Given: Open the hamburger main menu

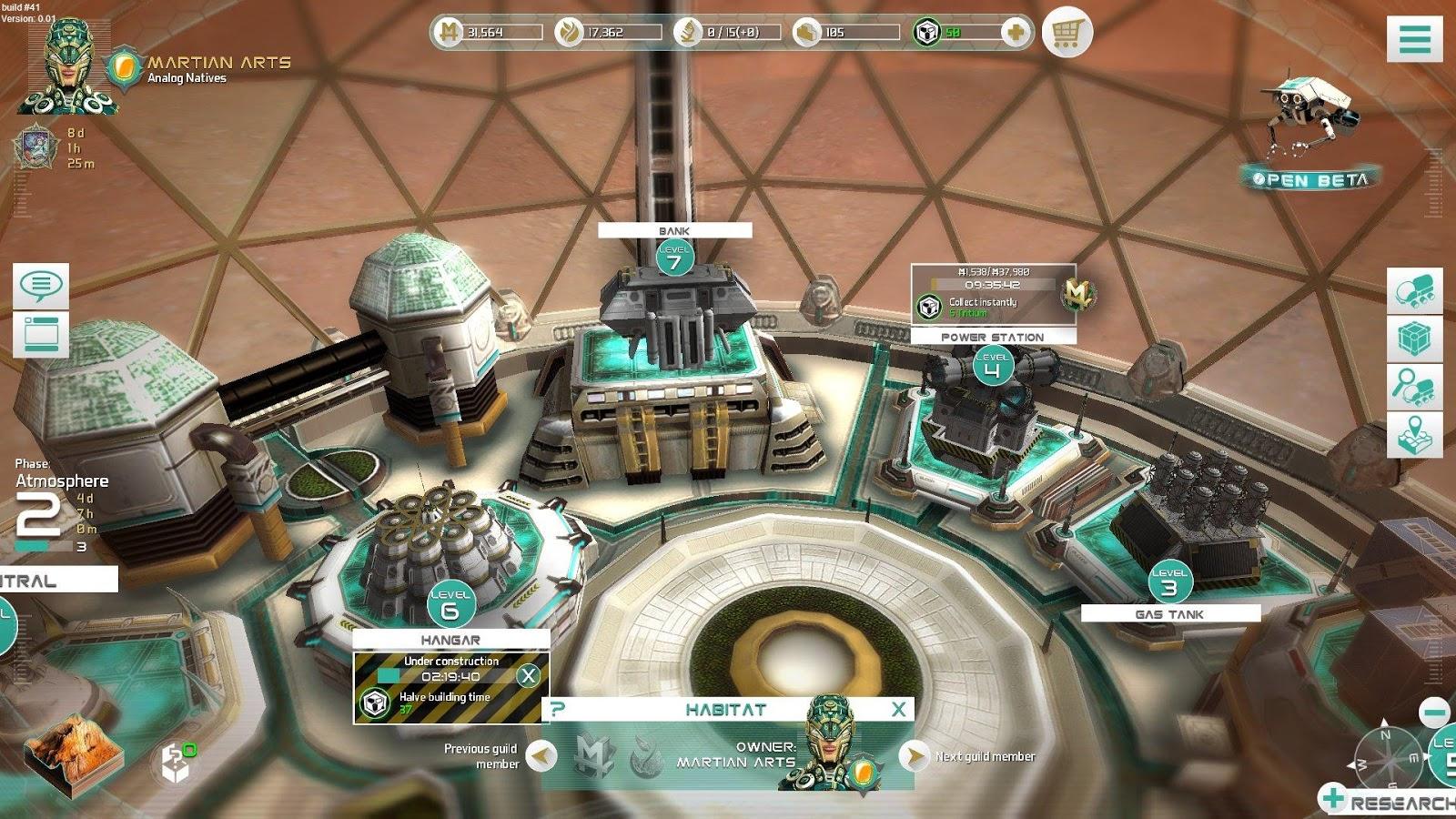Looking at the screenshot, I should [x=1414, y=39].
